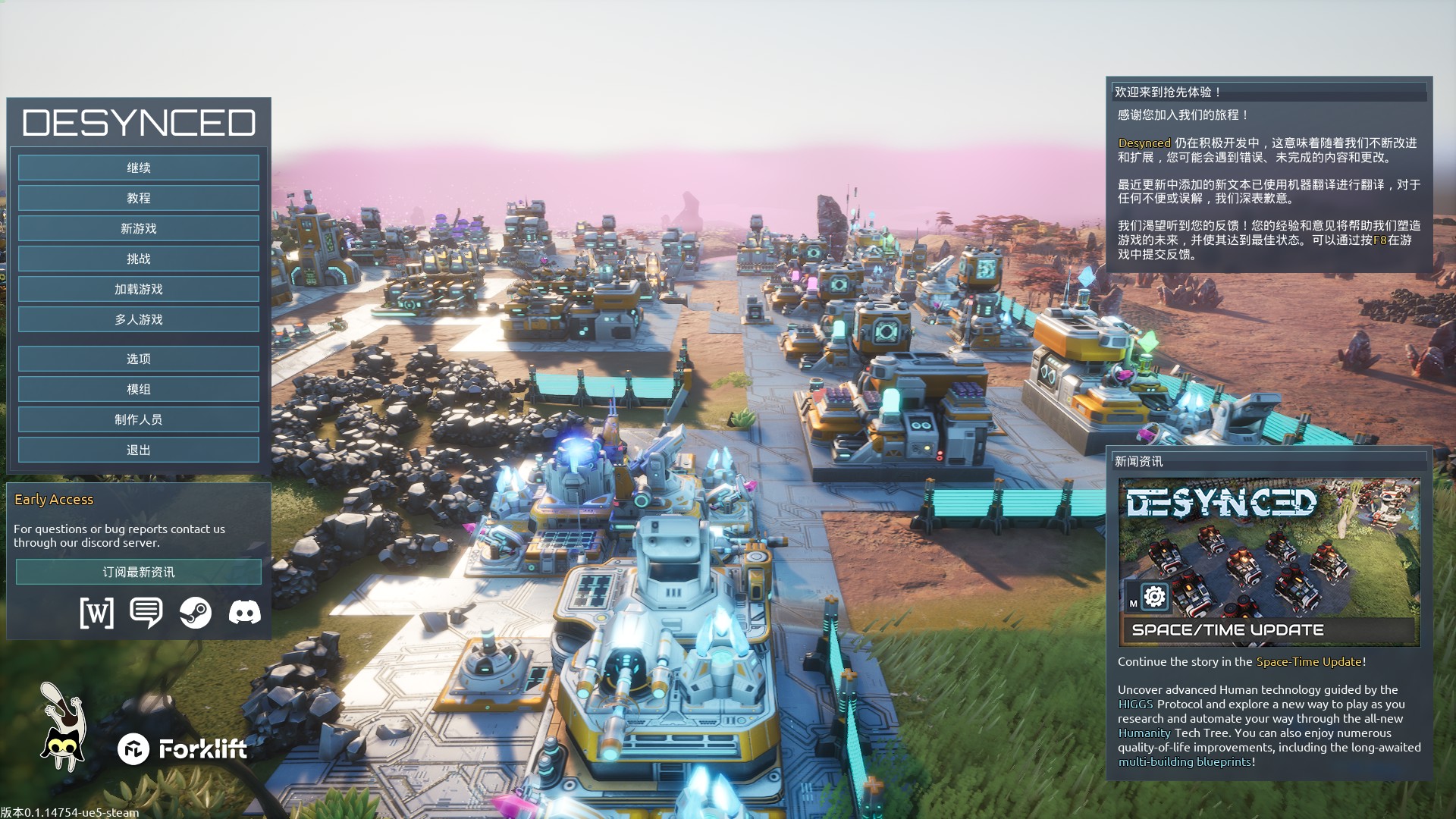The width and height of the screenshot is (1456, 819).
Task: Follow the Space-Time Update text link
Action: [1309, 661]
